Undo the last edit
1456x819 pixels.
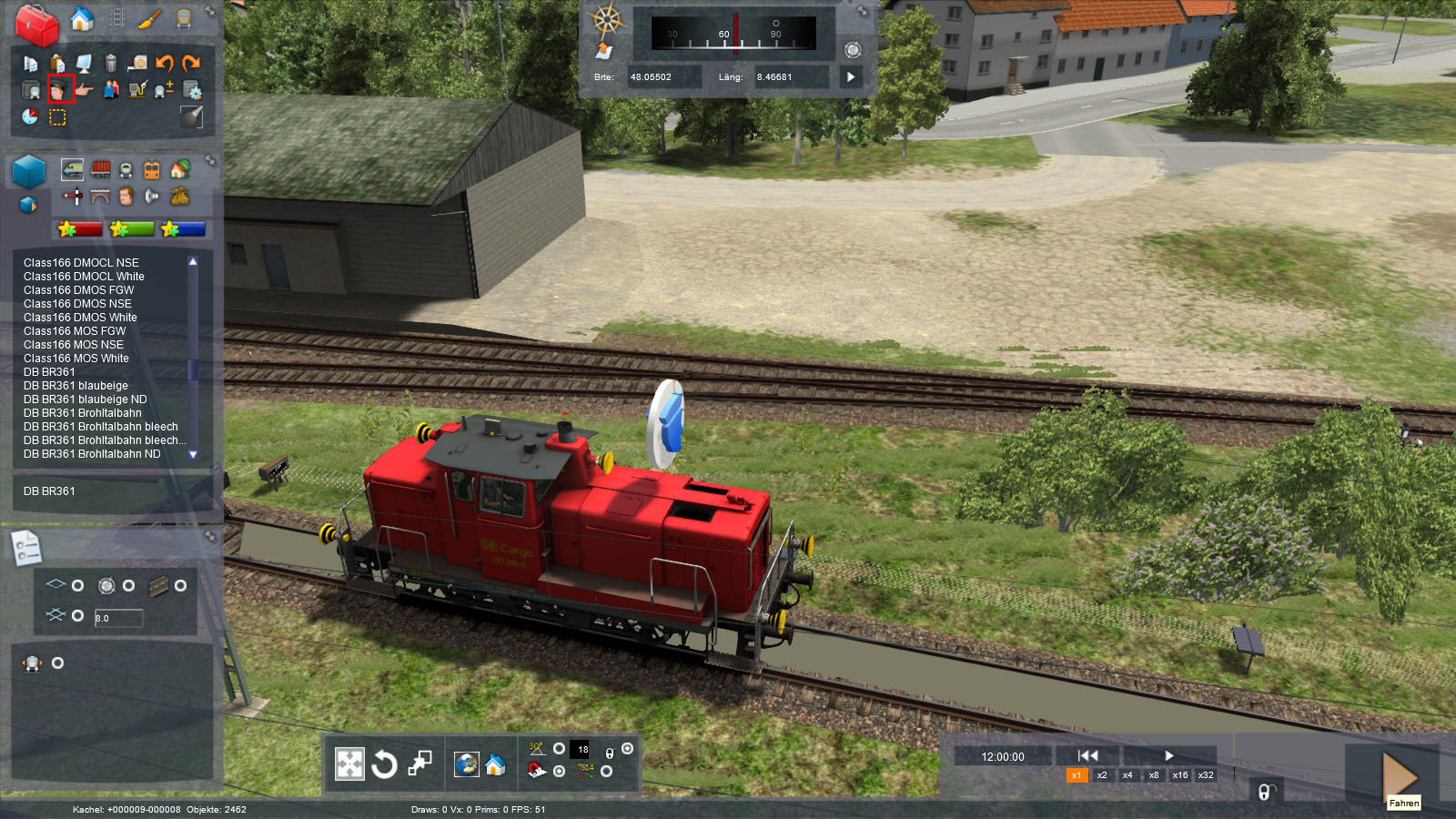click(x=165, y=63)
